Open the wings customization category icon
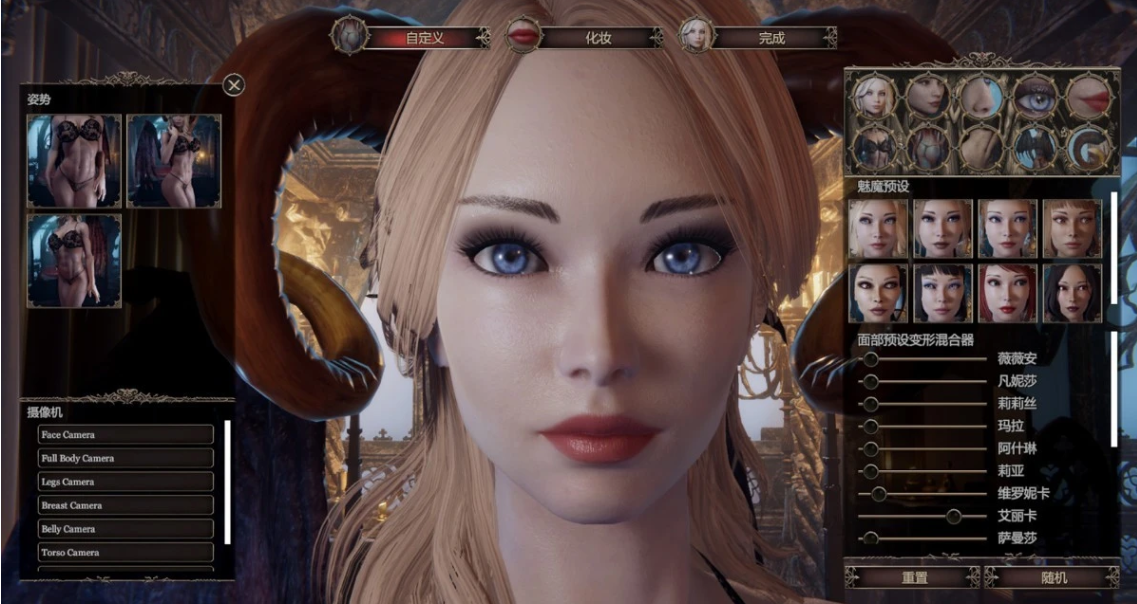This screenshot has height=604, width=1137. pyautogui.click(x=1036, y=148)
